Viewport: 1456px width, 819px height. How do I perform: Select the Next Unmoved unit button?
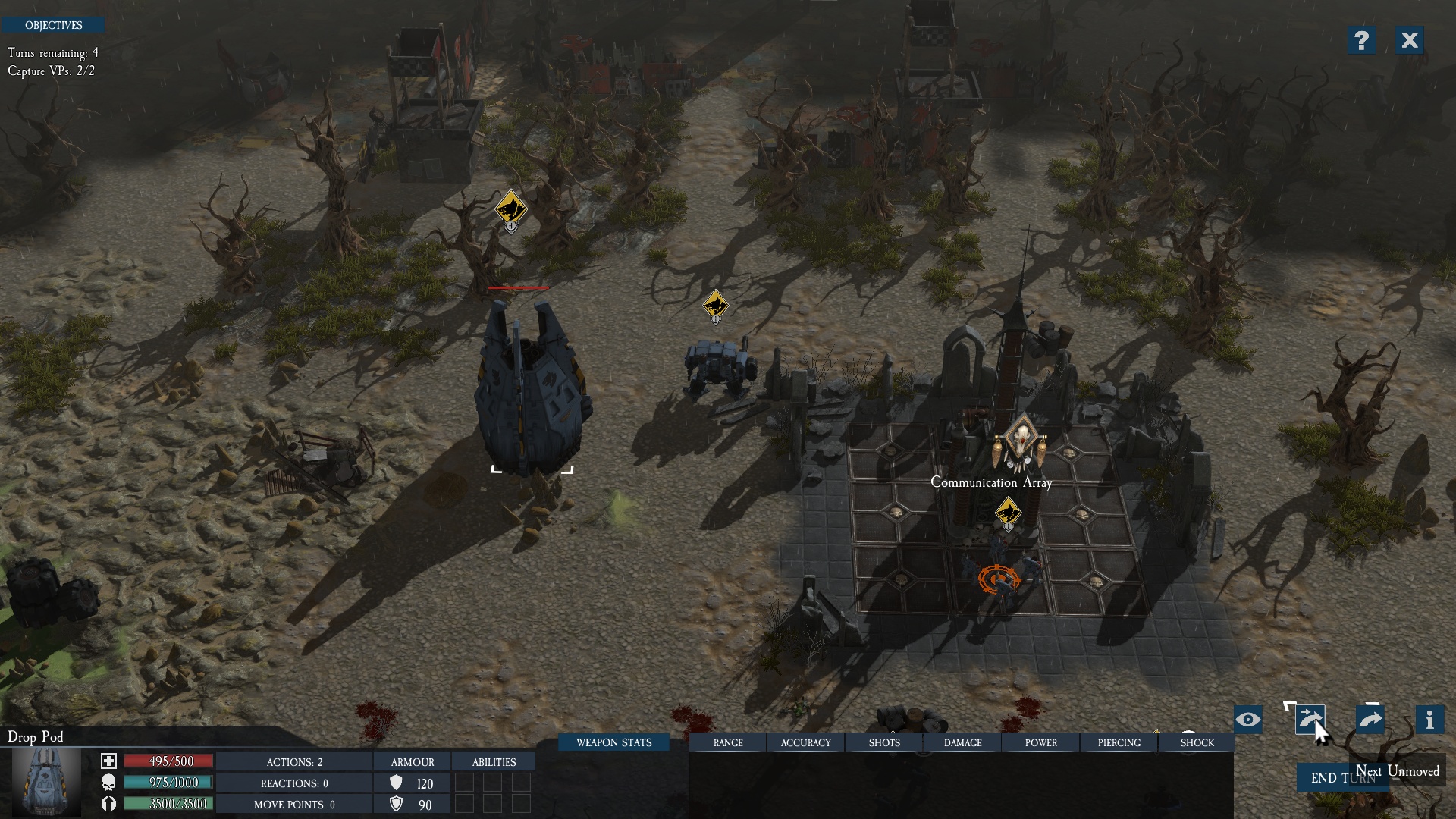pyautogui.click(x=1310, y=720)
